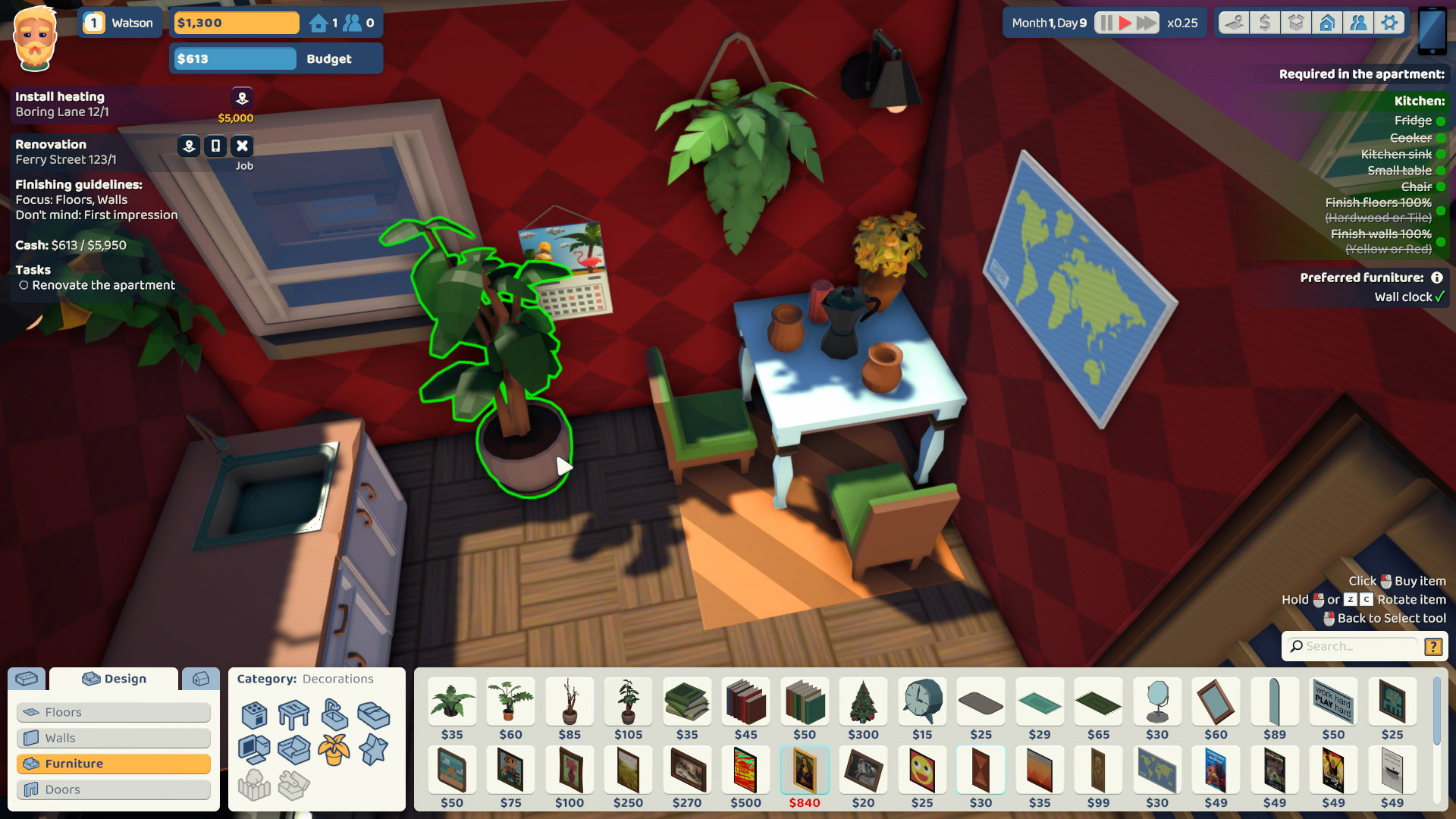This screenshot has width=1456, height=819.
Task: View owned properties with the home icon
Action: [1327, 22]
